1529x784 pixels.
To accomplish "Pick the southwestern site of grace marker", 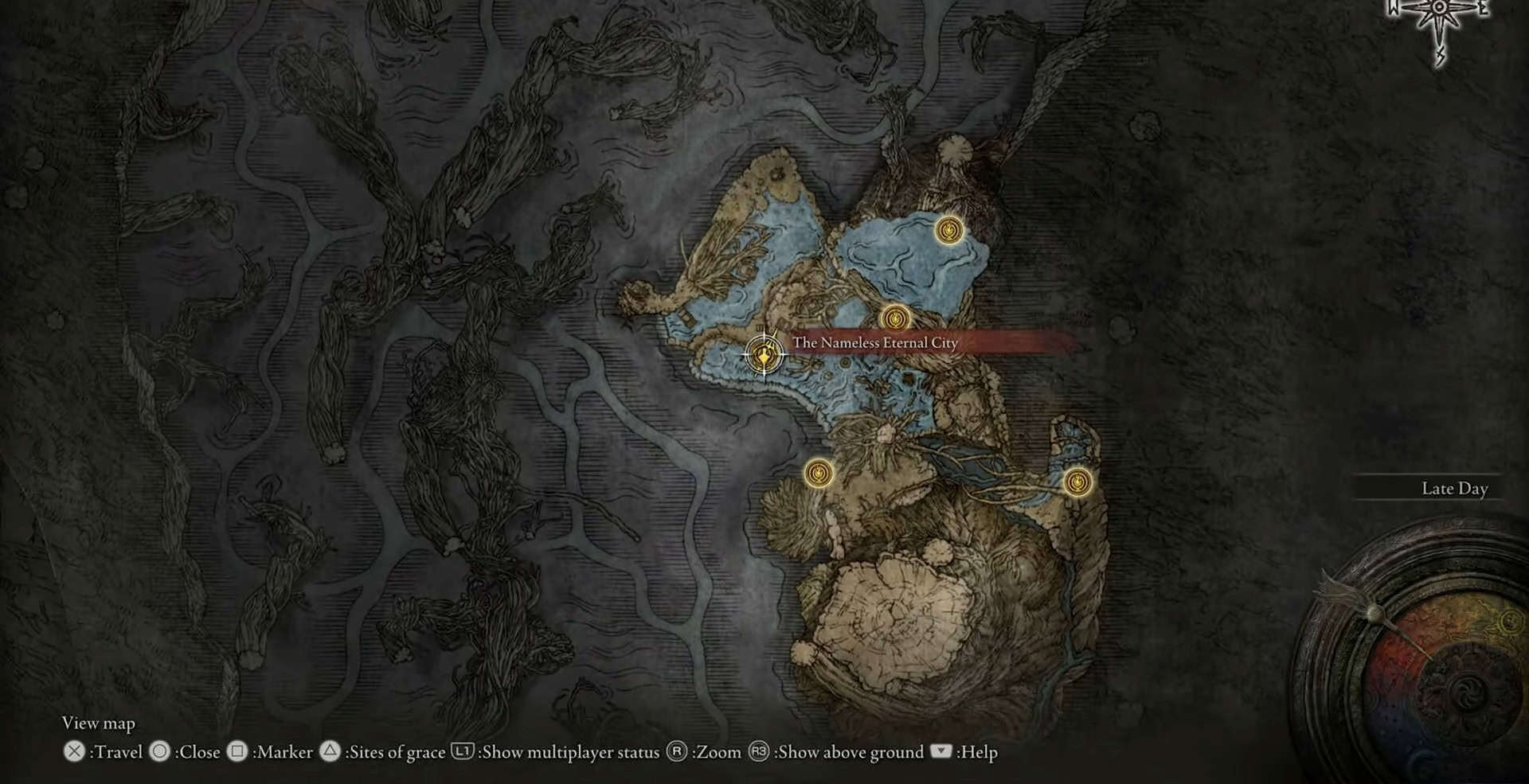I will pyautogui.click(x=818, y=474).
